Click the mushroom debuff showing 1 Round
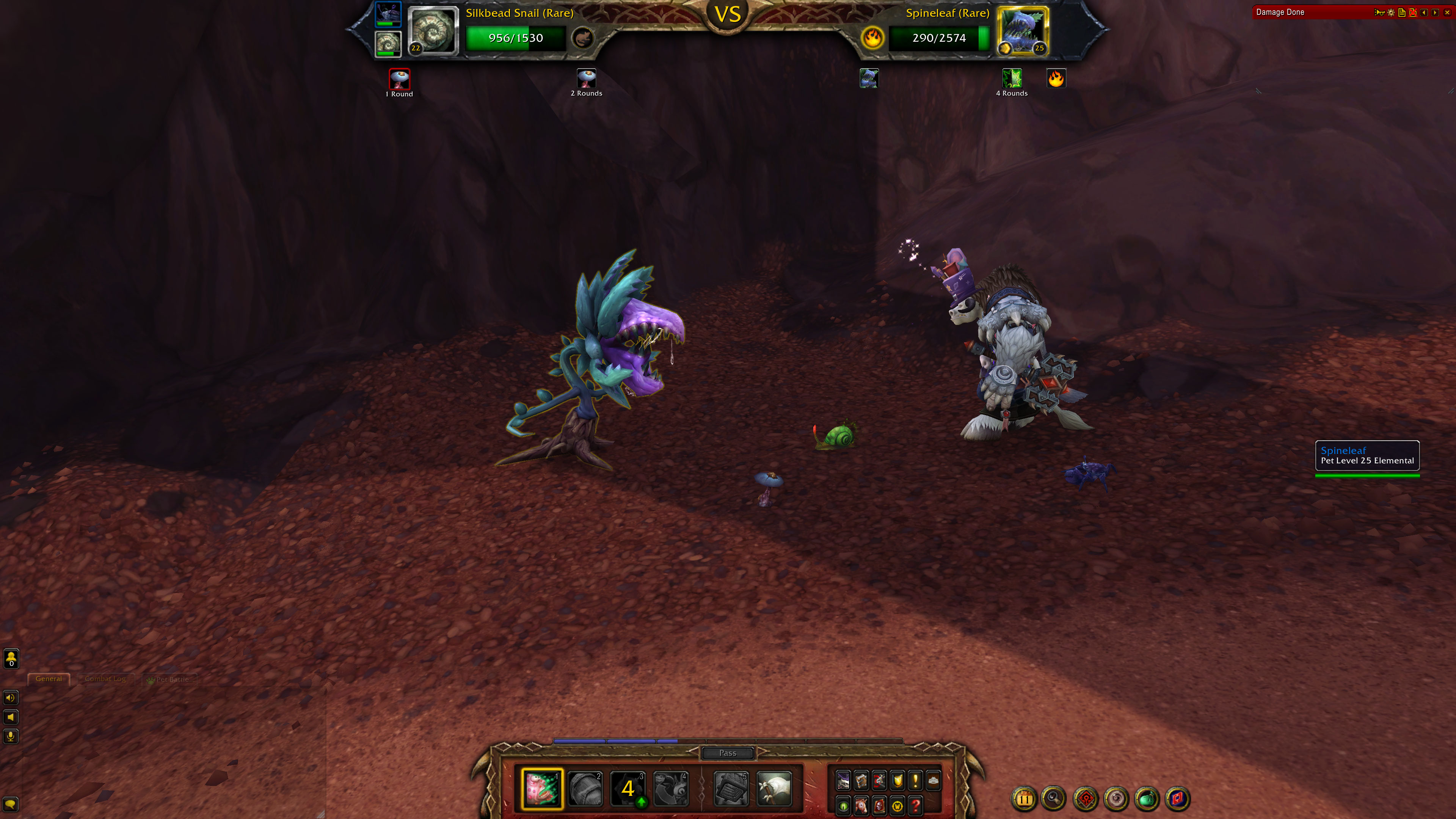The image size is (1456, 819). pos(400,79)
